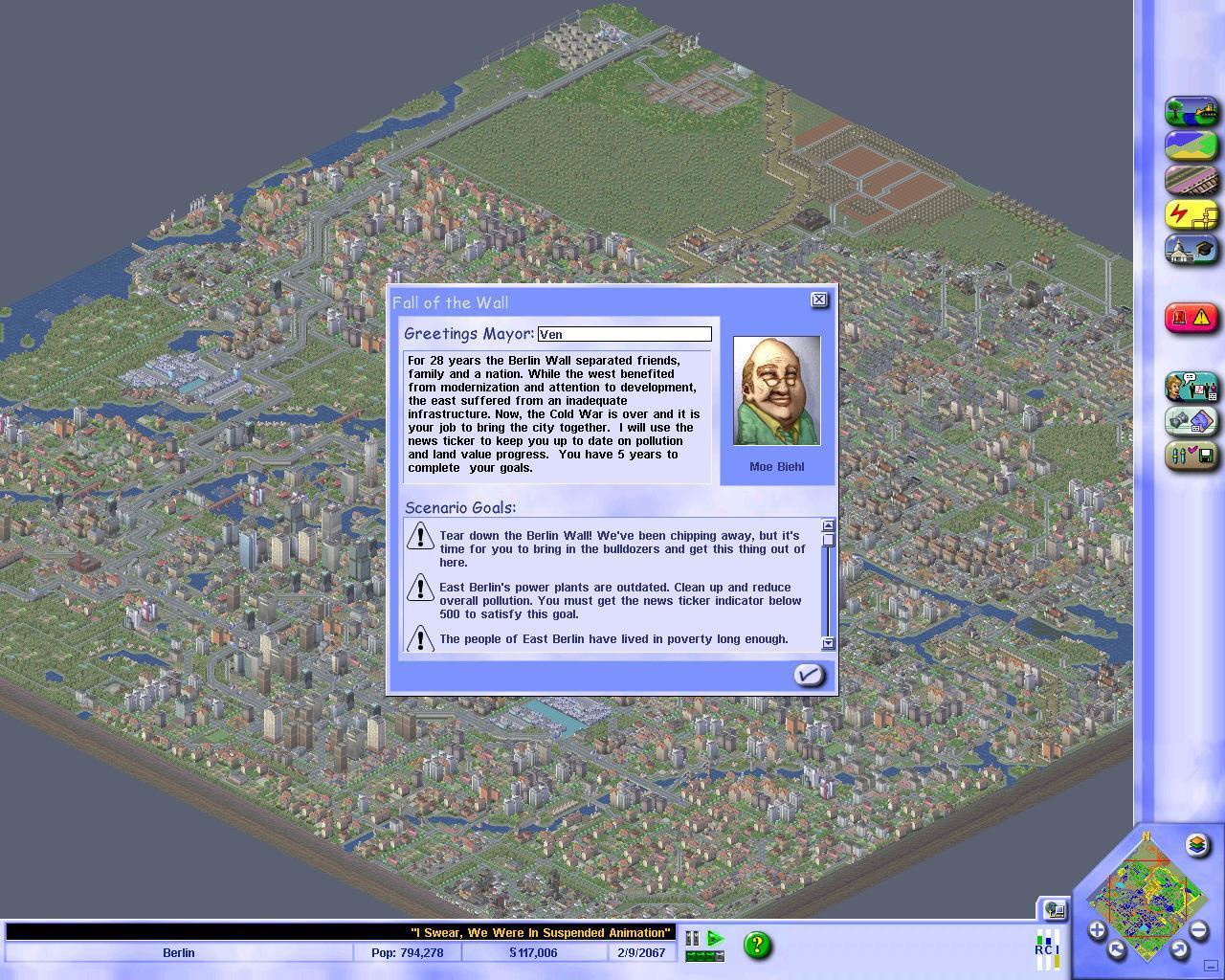1225x980 pixels.
Task: Open the transportation tools menu
Action: [1190, 180]
